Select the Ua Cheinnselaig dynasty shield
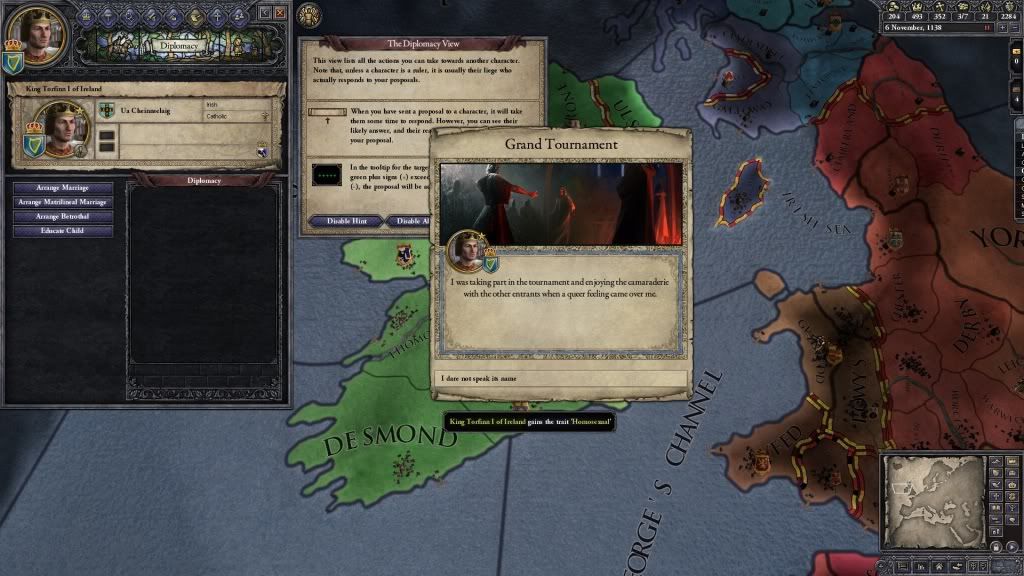 [x=106, y=109]
